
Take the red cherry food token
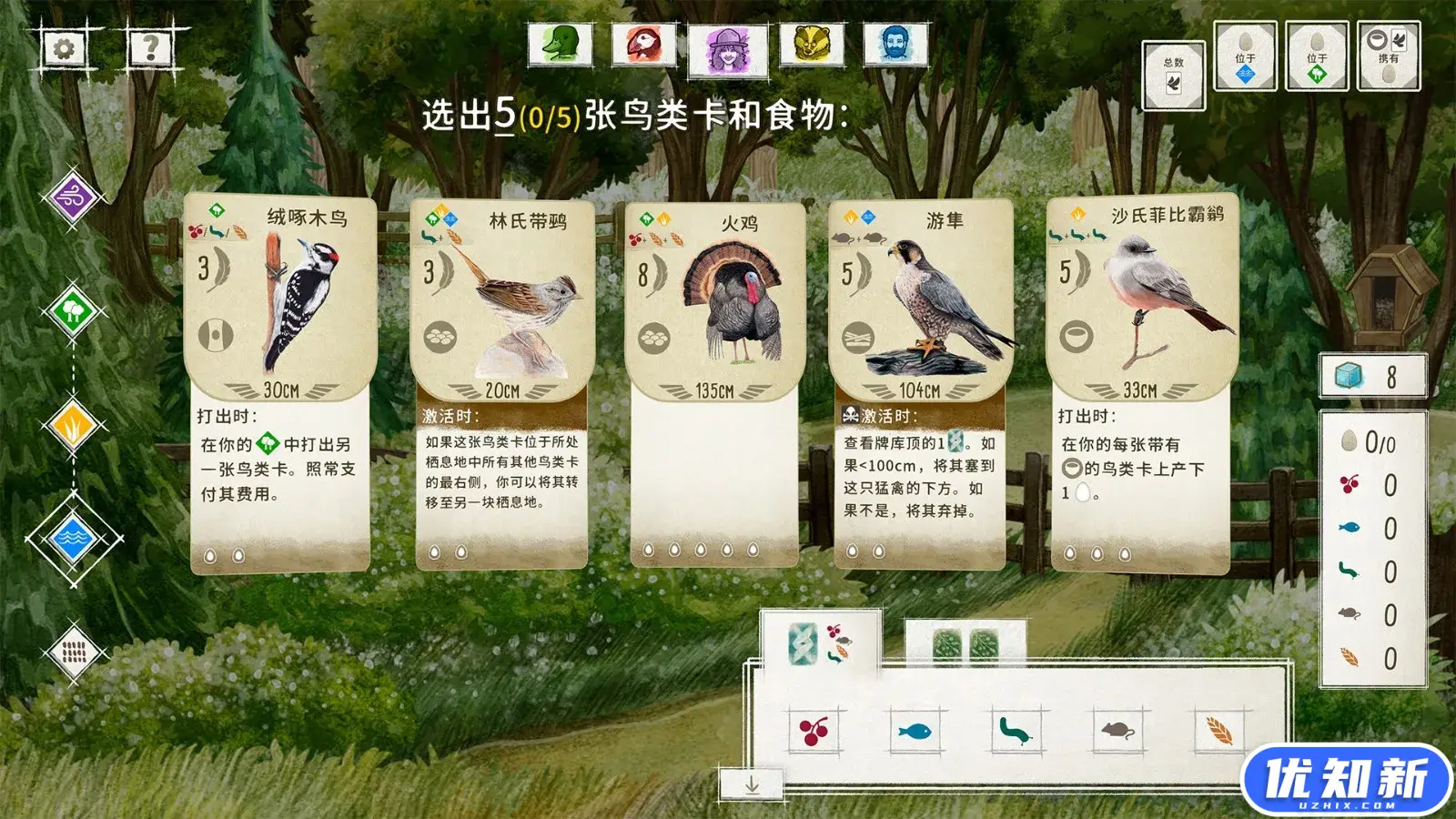(x=814, y=730)
